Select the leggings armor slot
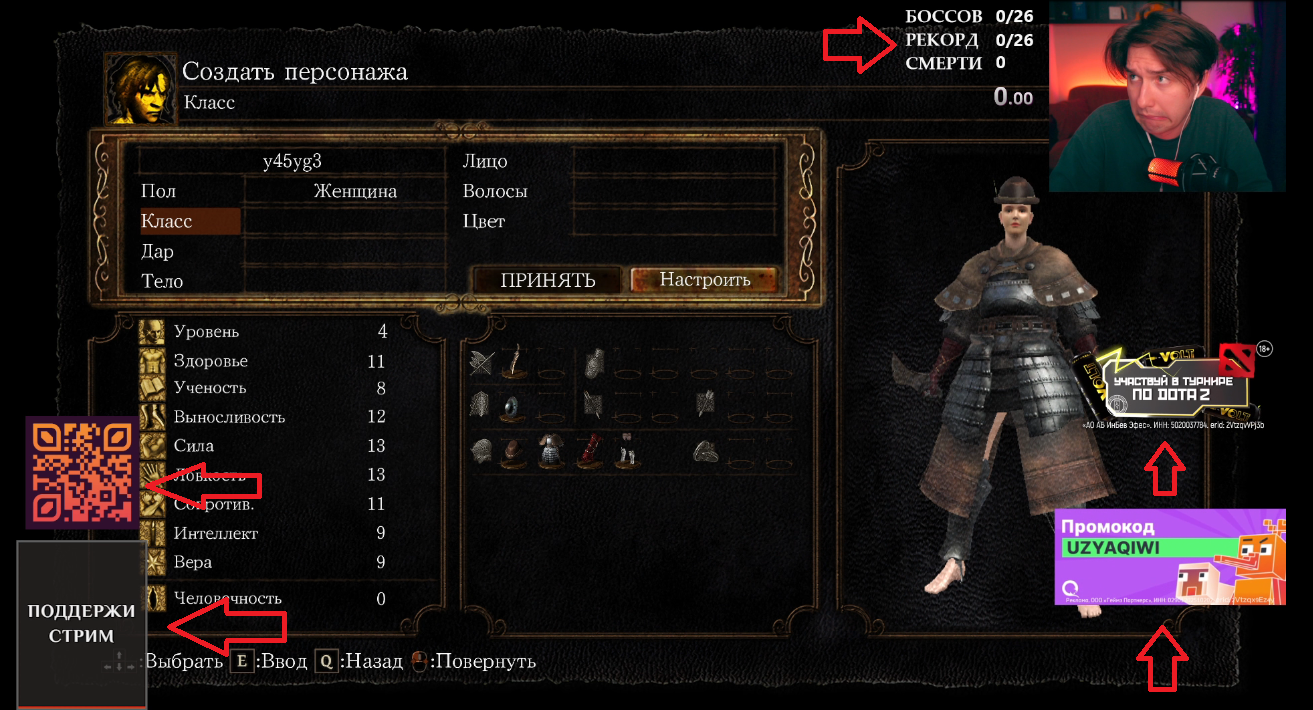1313x710 pixels. pos(626,451)
